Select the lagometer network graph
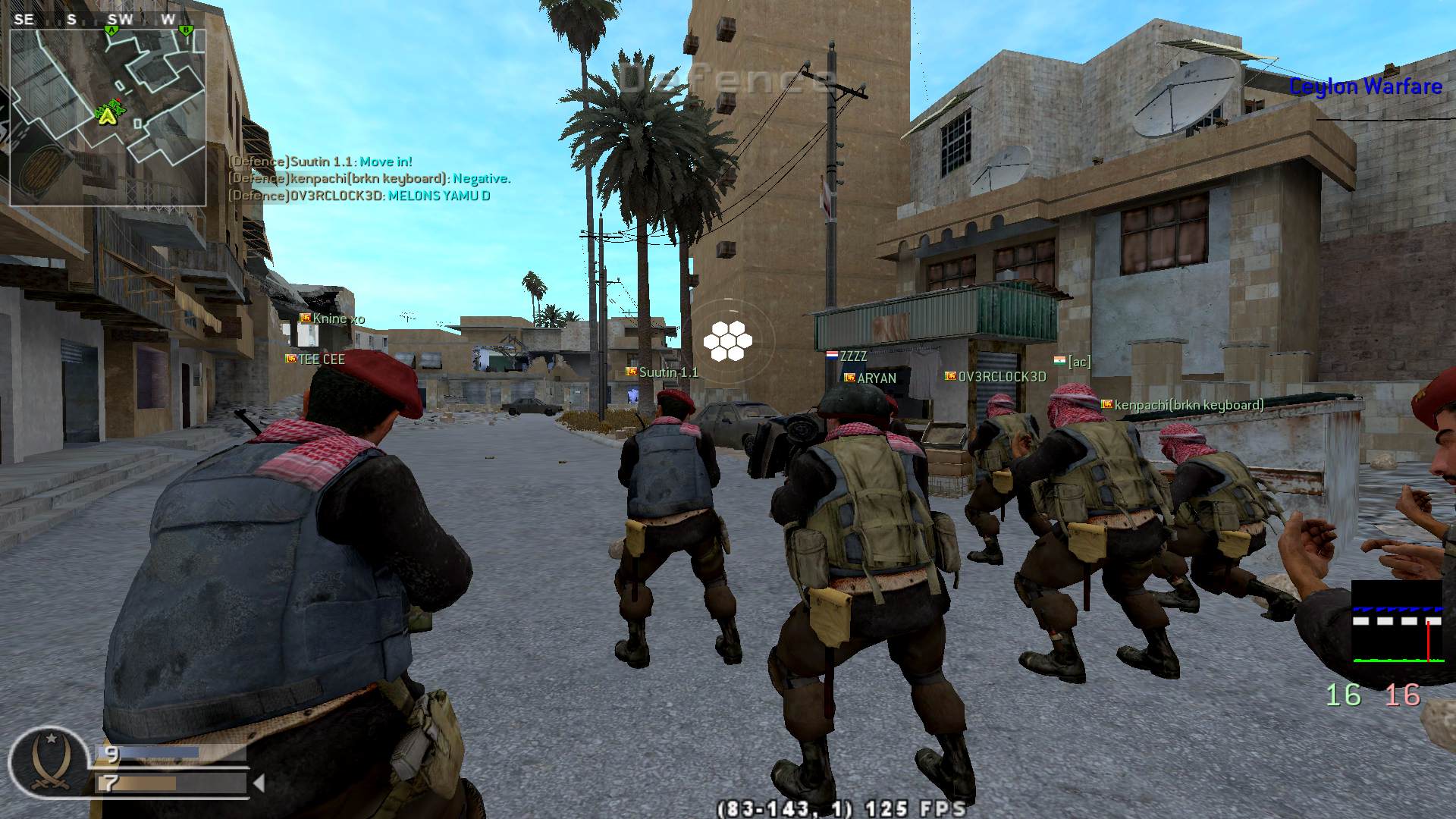The width and height of the screenshot is (1456, 819). pyautogui.click(x=1397, y=622)
